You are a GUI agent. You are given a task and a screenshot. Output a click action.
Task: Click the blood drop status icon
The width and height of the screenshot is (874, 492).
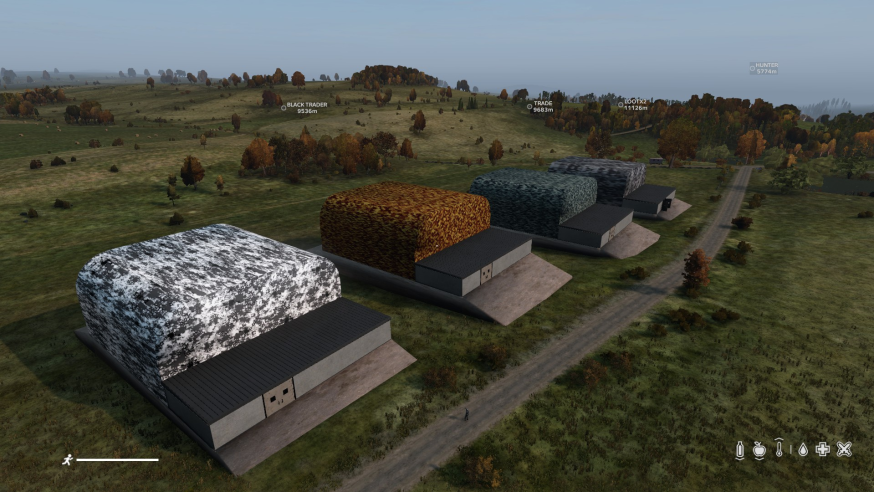pos(802,450)
